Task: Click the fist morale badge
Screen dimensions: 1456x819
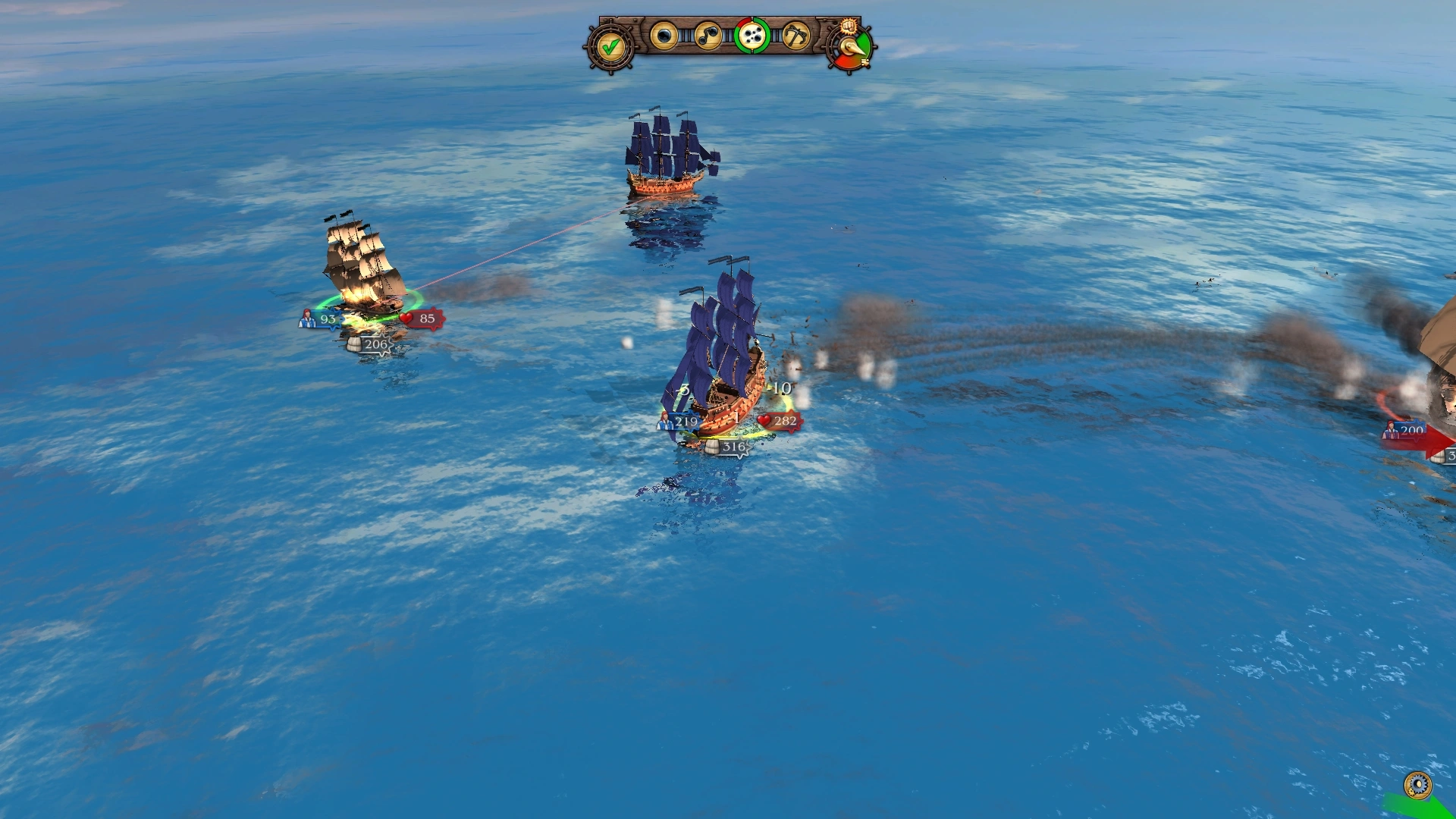Action: (849, 27)
